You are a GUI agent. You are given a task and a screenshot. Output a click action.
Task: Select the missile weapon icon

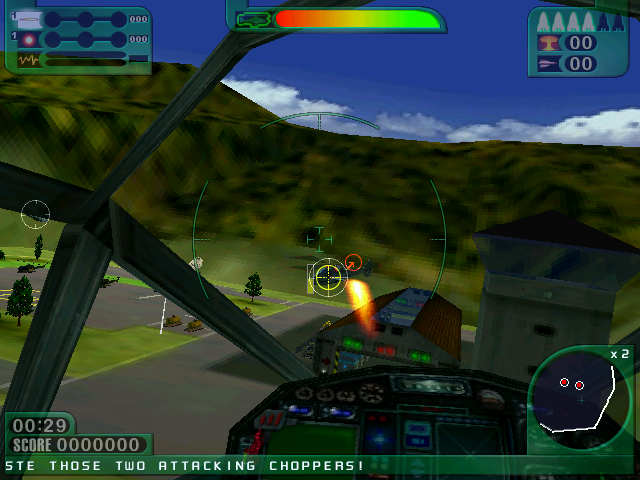(x=28, y=19)
